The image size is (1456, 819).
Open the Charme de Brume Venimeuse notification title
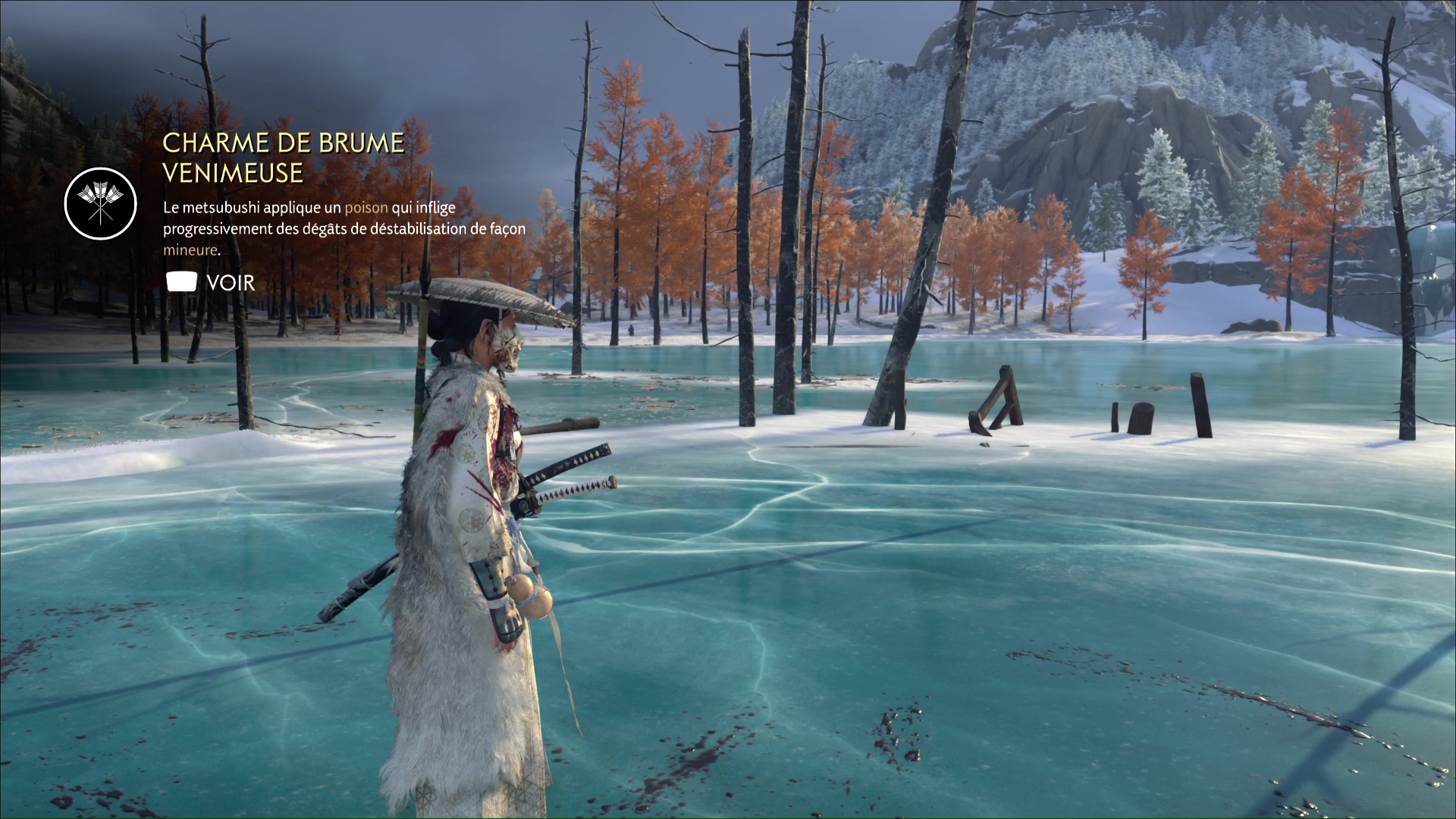click(x=283, y=158)
